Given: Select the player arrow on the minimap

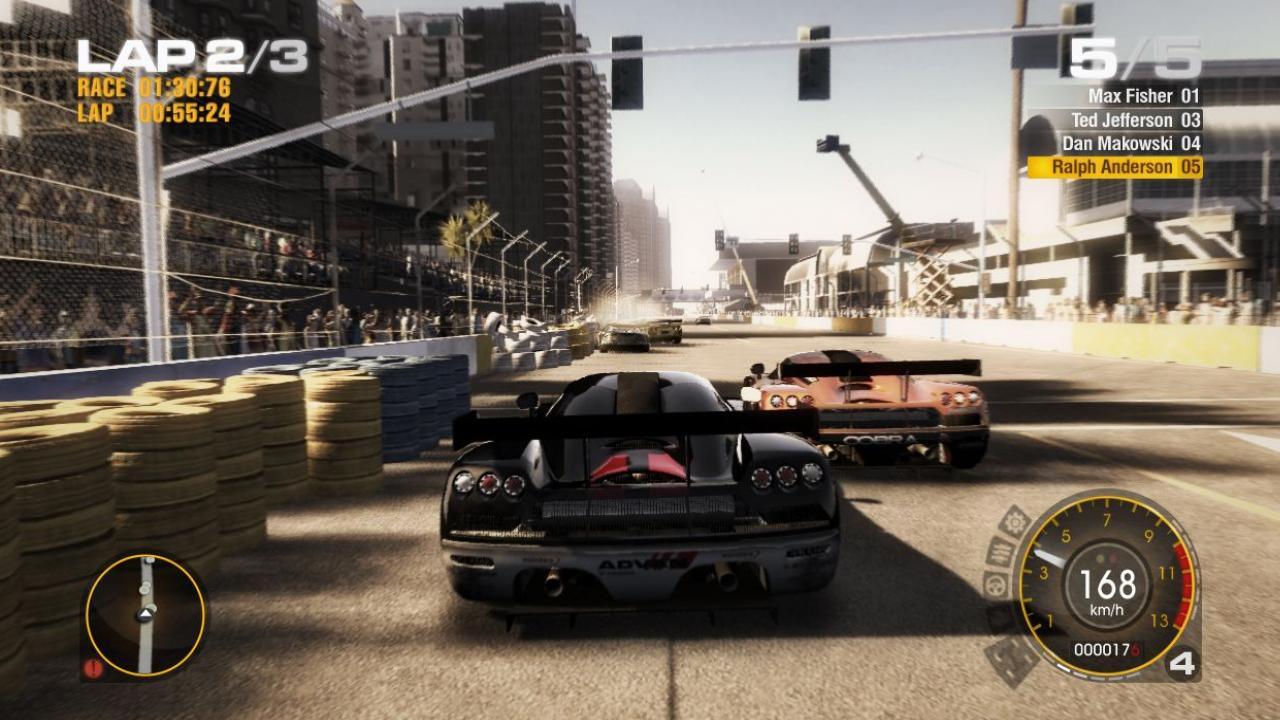Looking at the screenshot, I should point(145,614).
